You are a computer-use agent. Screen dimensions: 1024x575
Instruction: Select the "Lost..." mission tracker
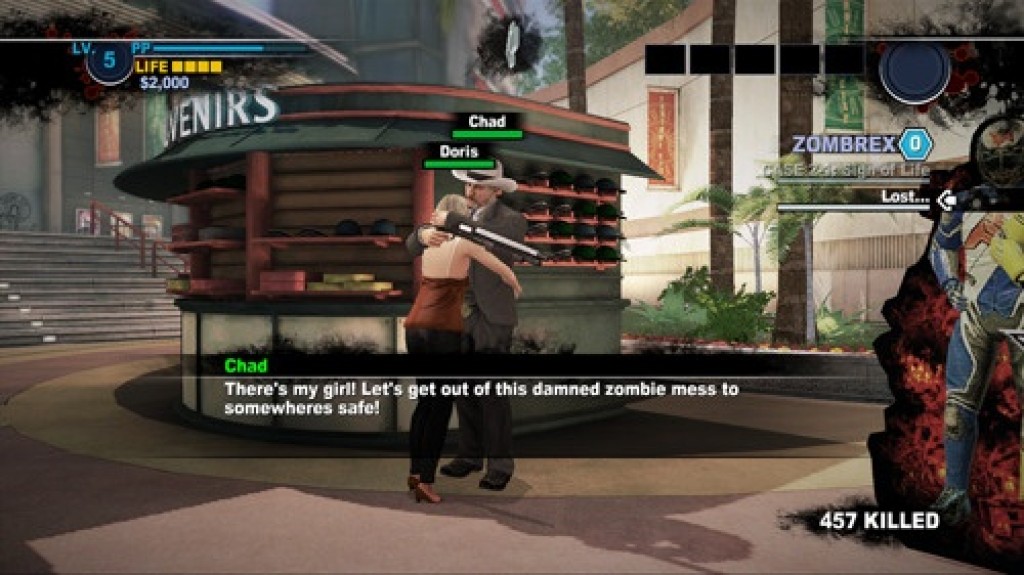905,198
